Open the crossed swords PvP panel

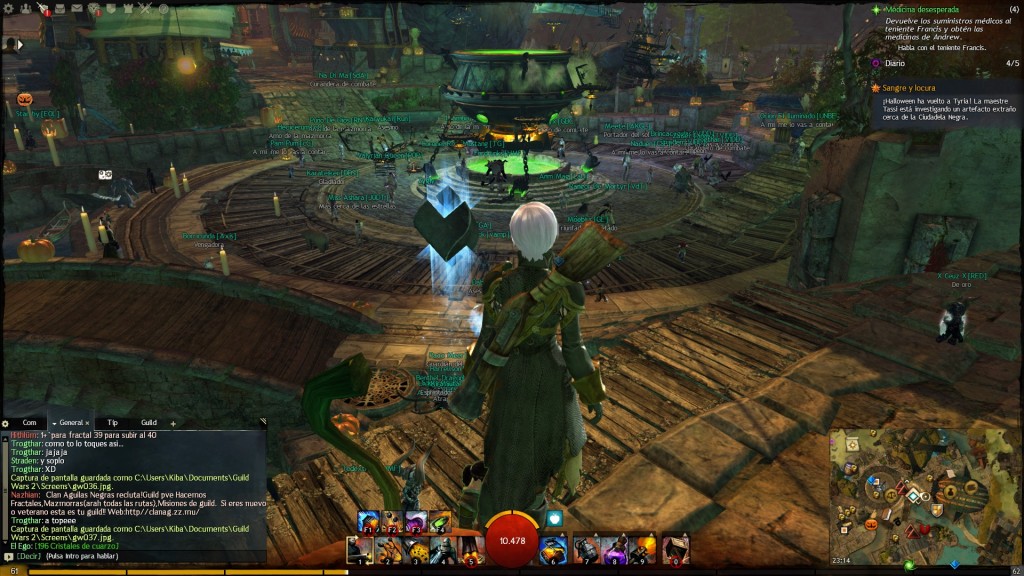143,9
